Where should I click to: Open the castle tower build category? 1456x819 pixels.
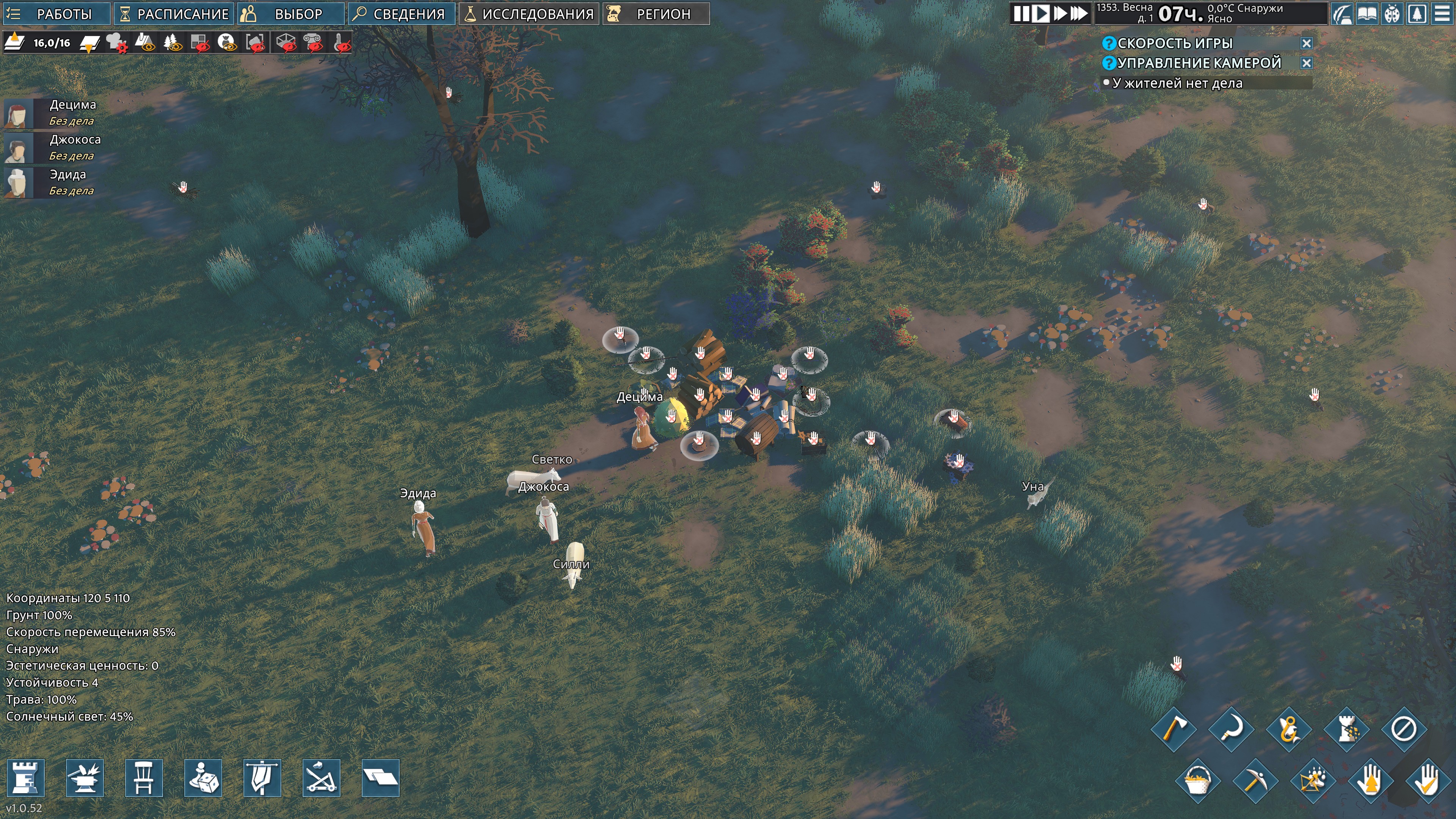point(25,778)
